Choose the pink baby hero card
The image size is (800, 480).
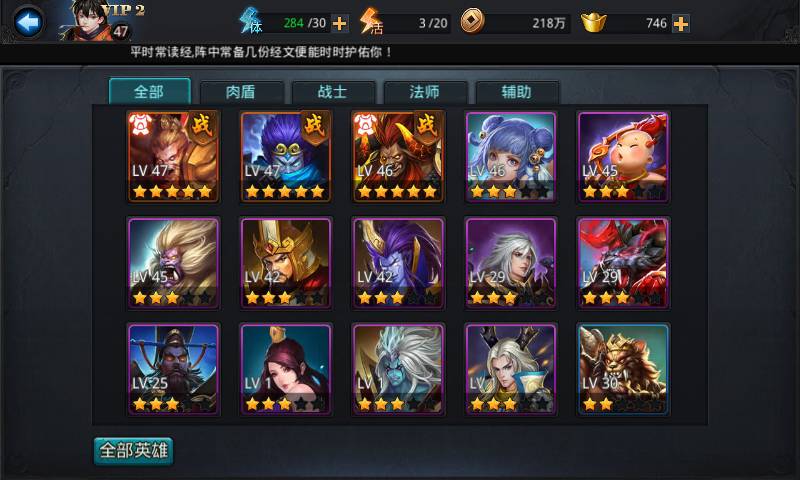point(624,156)
